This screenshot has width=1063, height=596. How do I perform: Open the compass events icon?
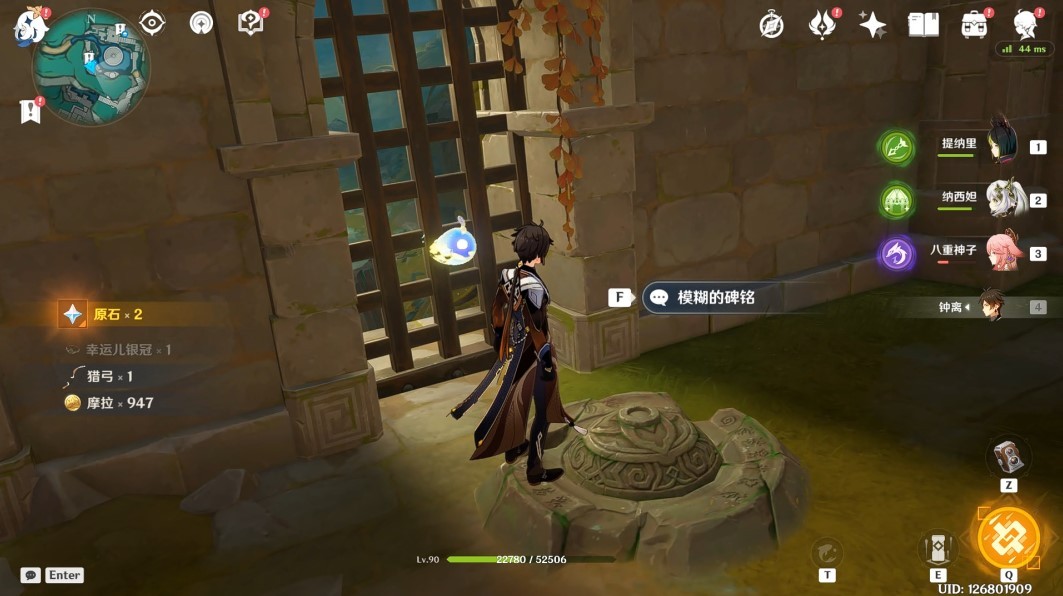click(772, 25)
